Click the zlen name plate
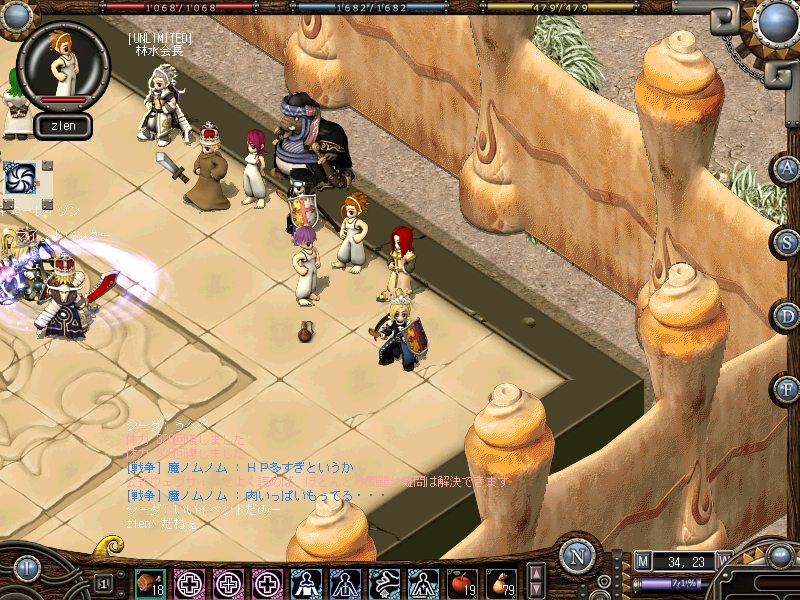The image size is (800, 600). point(64,126)
